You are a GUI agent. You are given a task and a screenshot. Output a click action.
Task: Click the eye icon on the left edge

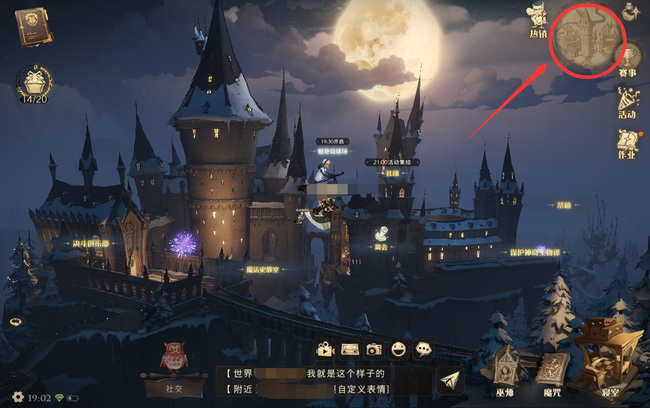[13, 323]
